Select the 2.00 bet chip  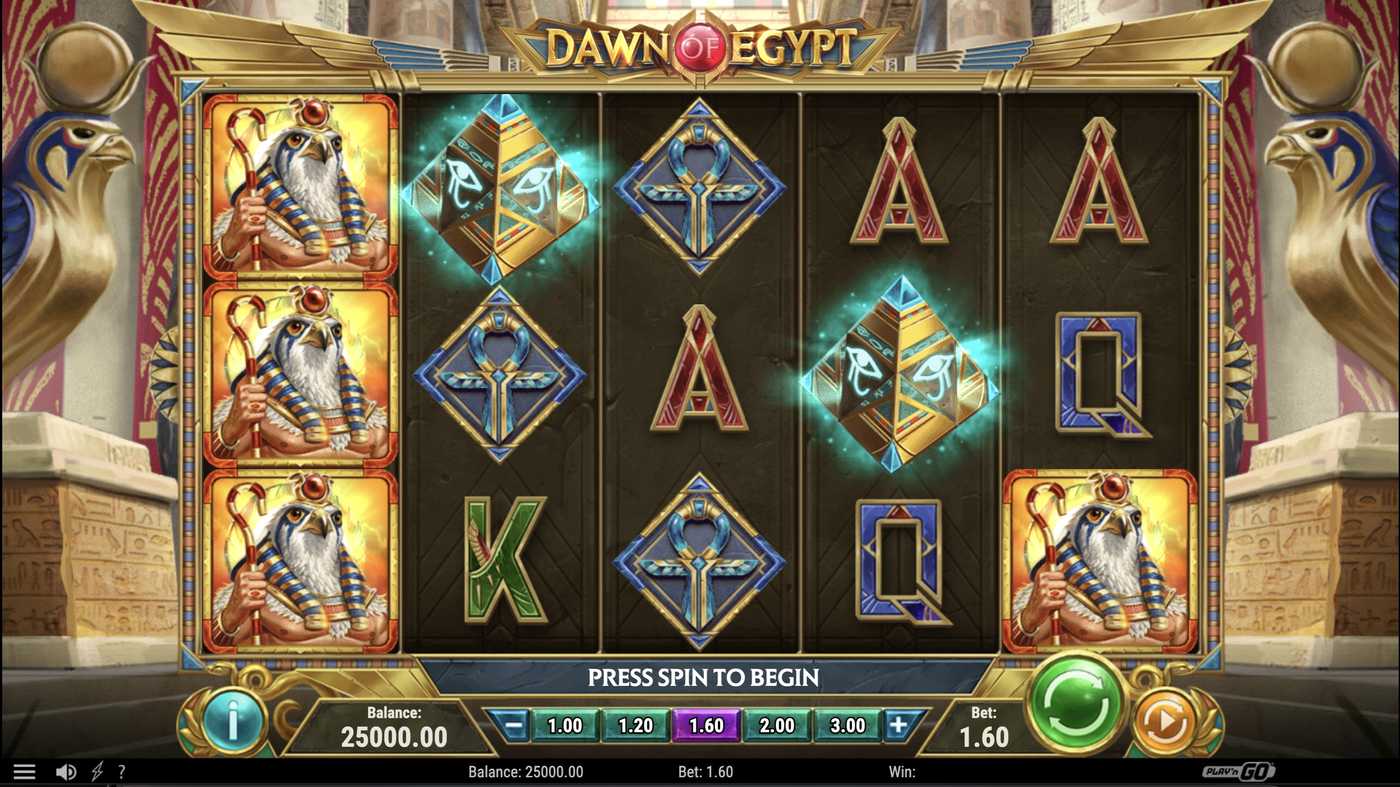tap(777, 726)
